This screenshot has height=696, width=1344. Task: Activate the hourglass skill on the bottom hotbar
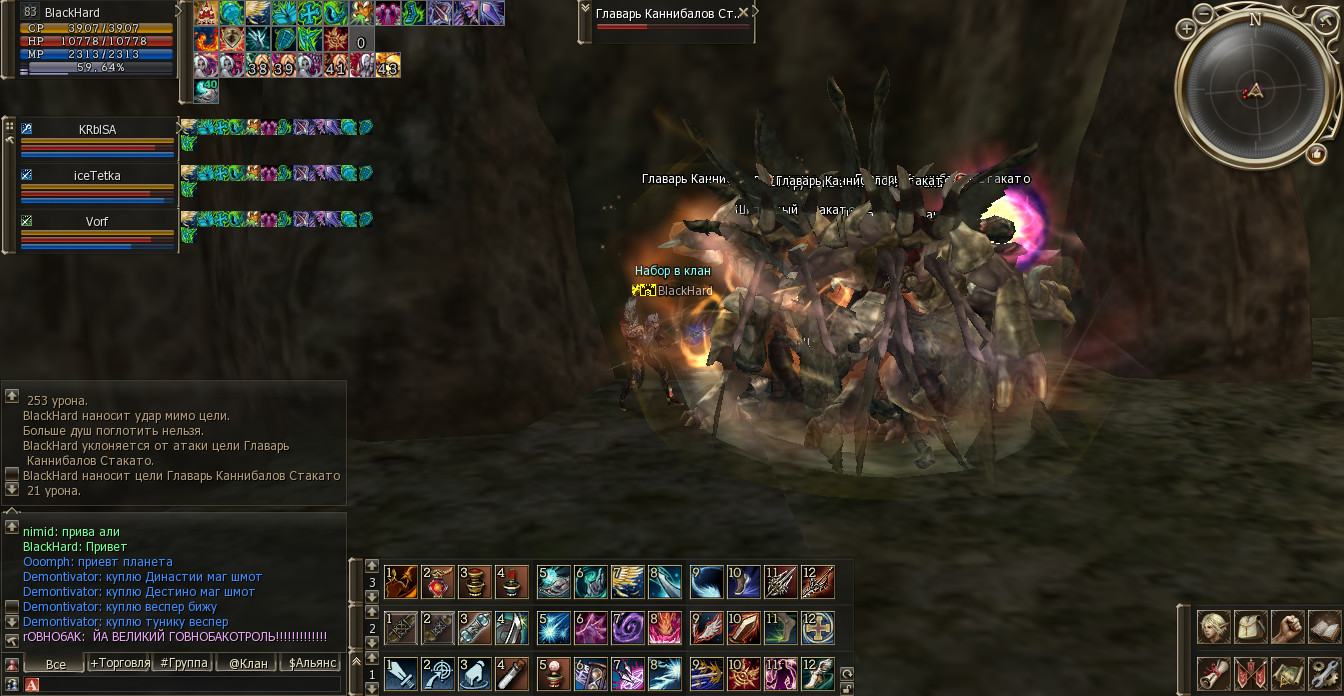pyautogui.click(x=590, y=674)
